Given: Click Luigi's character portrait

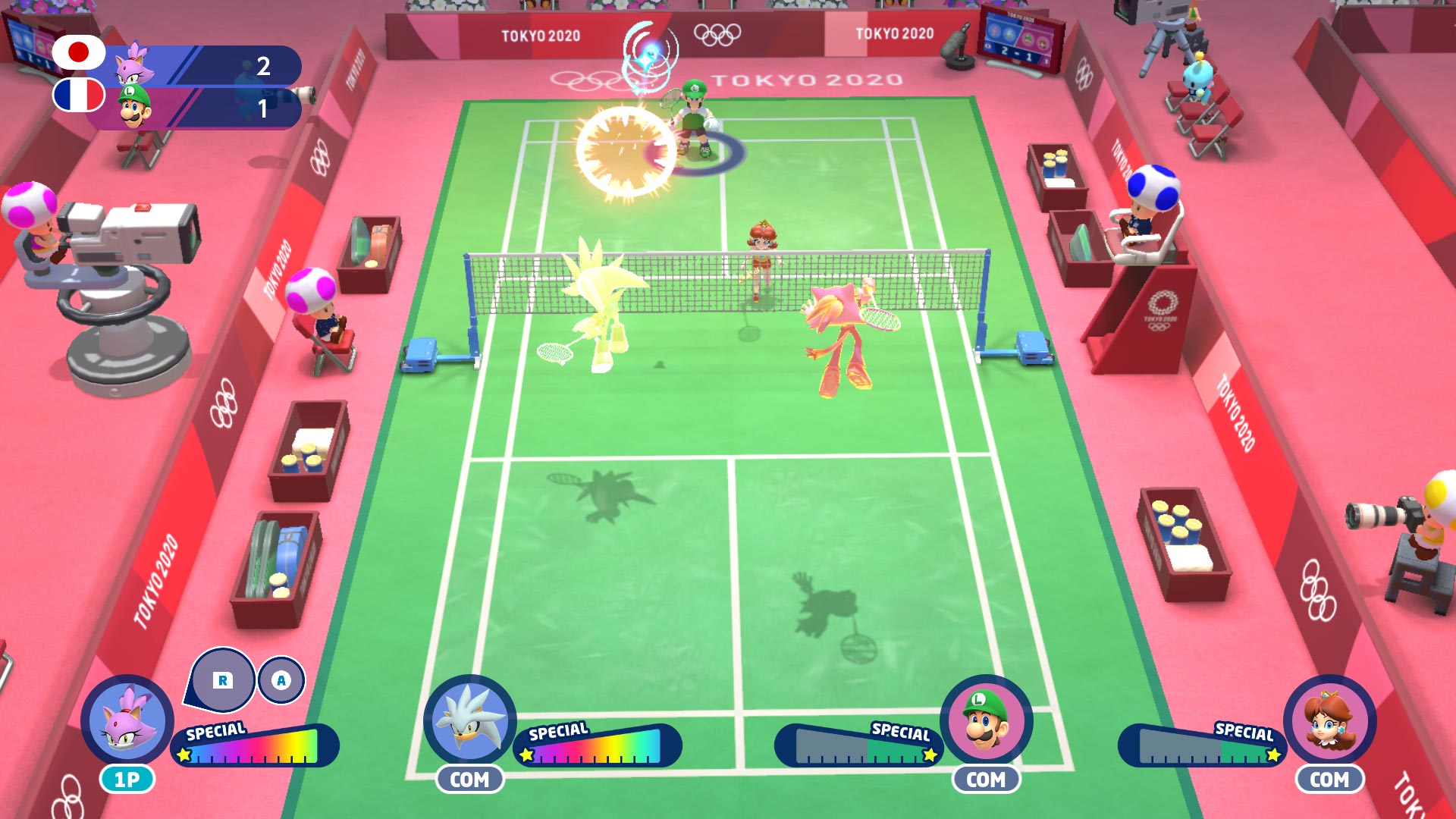Looking at the screenshot, I should 986,720.
